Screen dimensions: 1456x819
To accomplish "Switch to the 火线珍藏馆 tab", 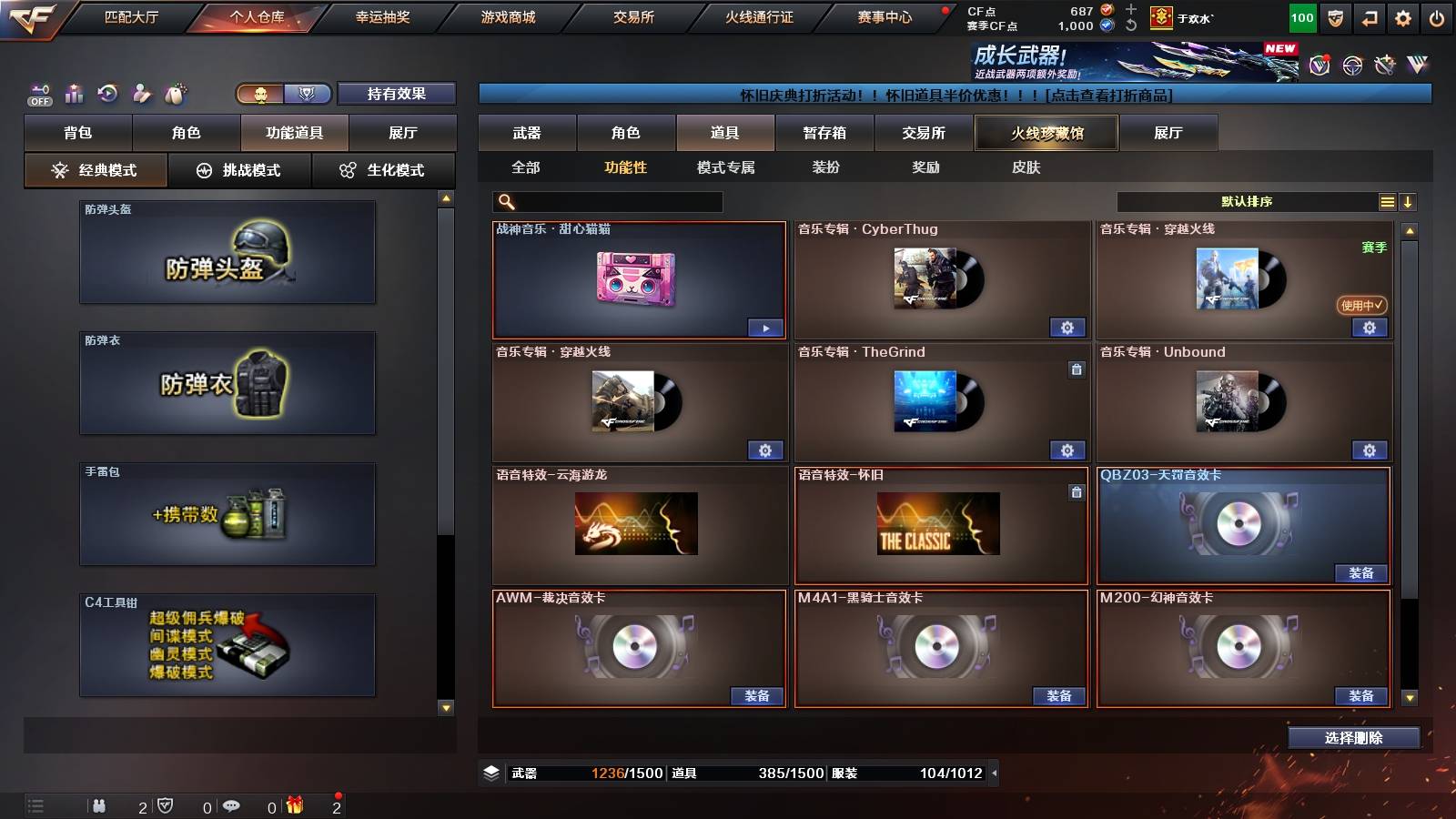I will coord(1046,133).
